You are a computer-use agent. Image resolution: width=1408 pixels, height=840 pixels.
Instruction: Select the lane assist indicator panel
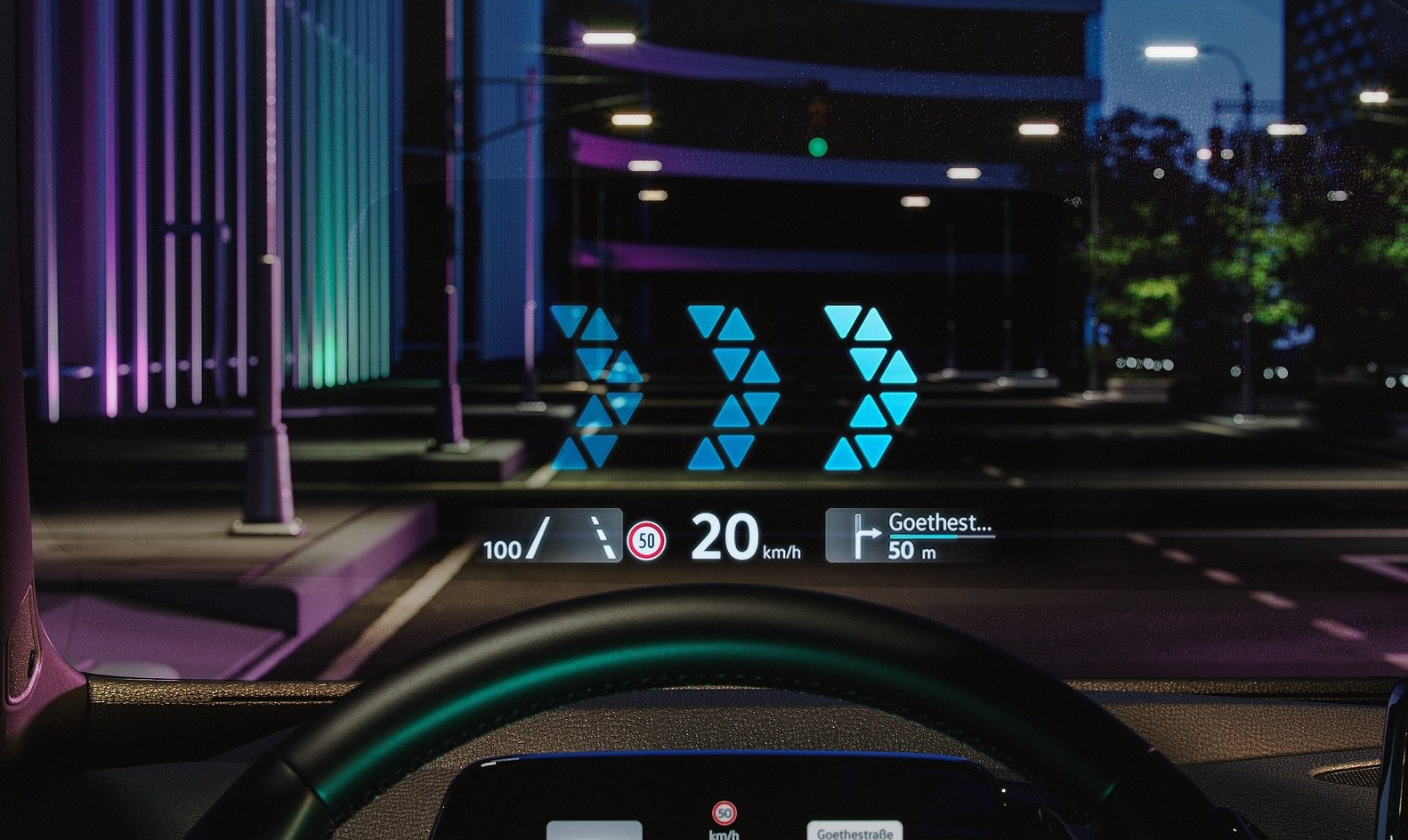[552, 537]
